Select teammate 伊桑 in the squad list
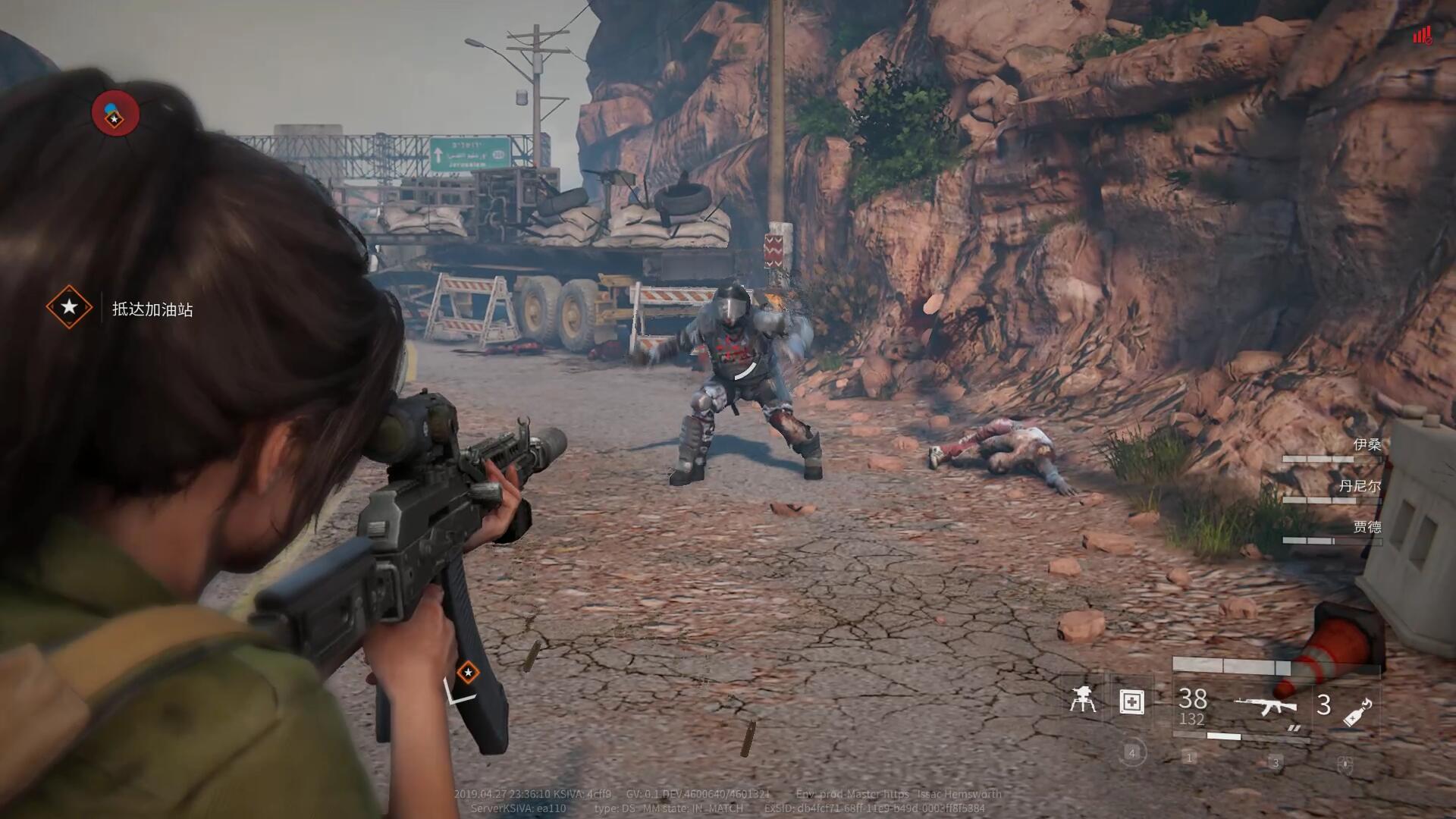1456x819 pixels. pos(1367,444)
